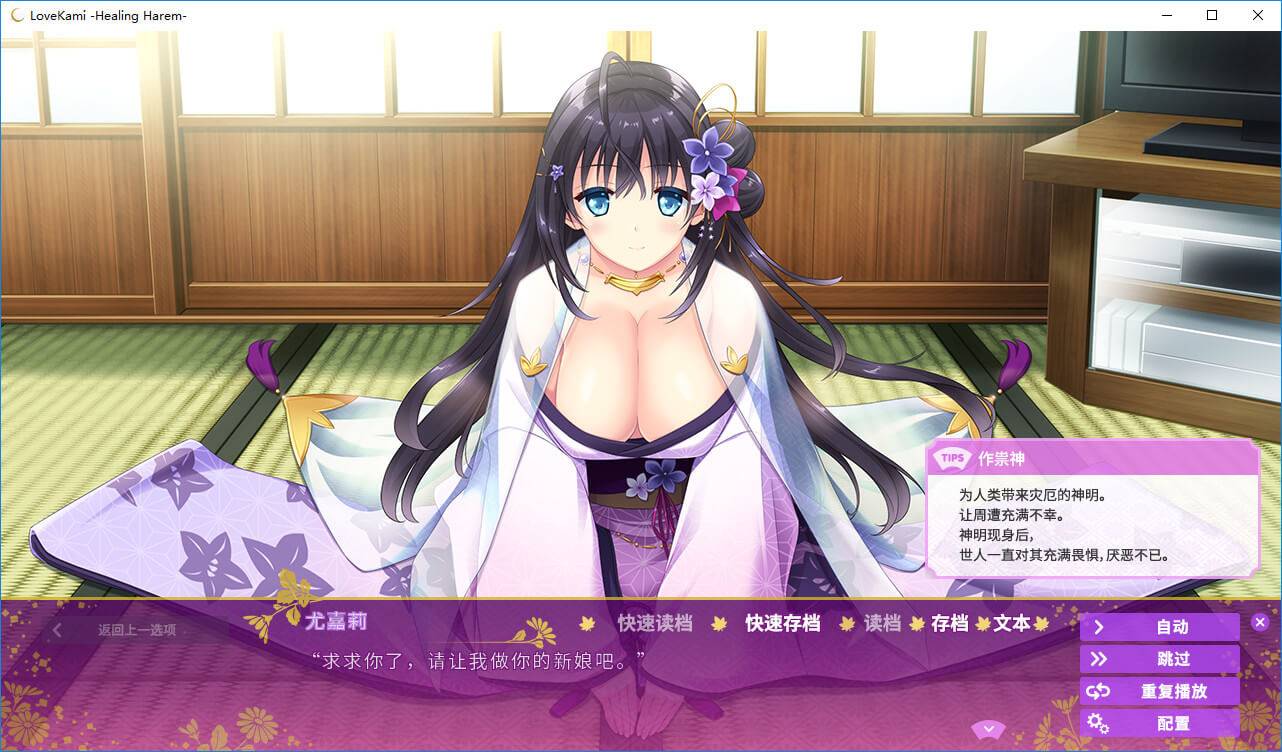This screenshot has height=752, width=1282.
Task: Activate the 跳过 skip button
Action: point(1159,659)
